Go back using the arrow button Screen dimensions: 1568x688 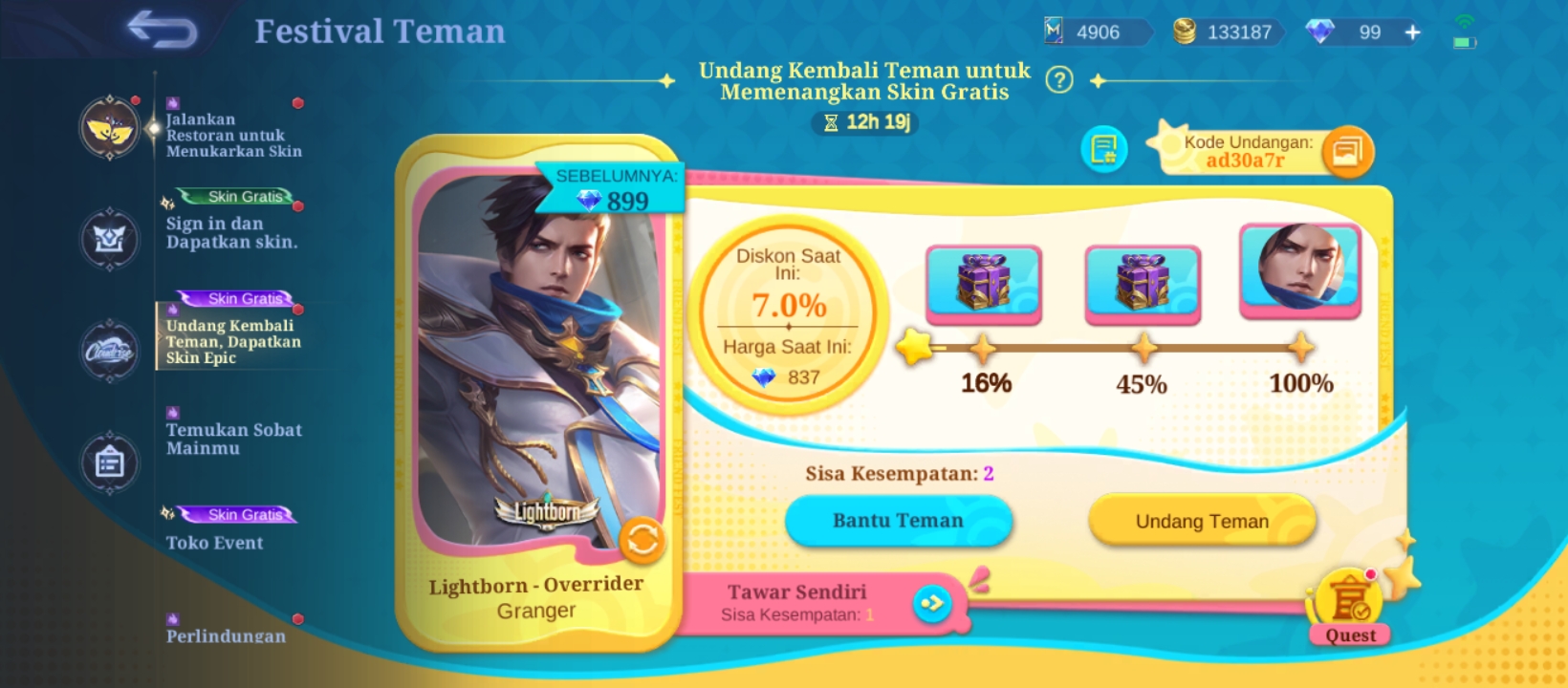(163, 31)
